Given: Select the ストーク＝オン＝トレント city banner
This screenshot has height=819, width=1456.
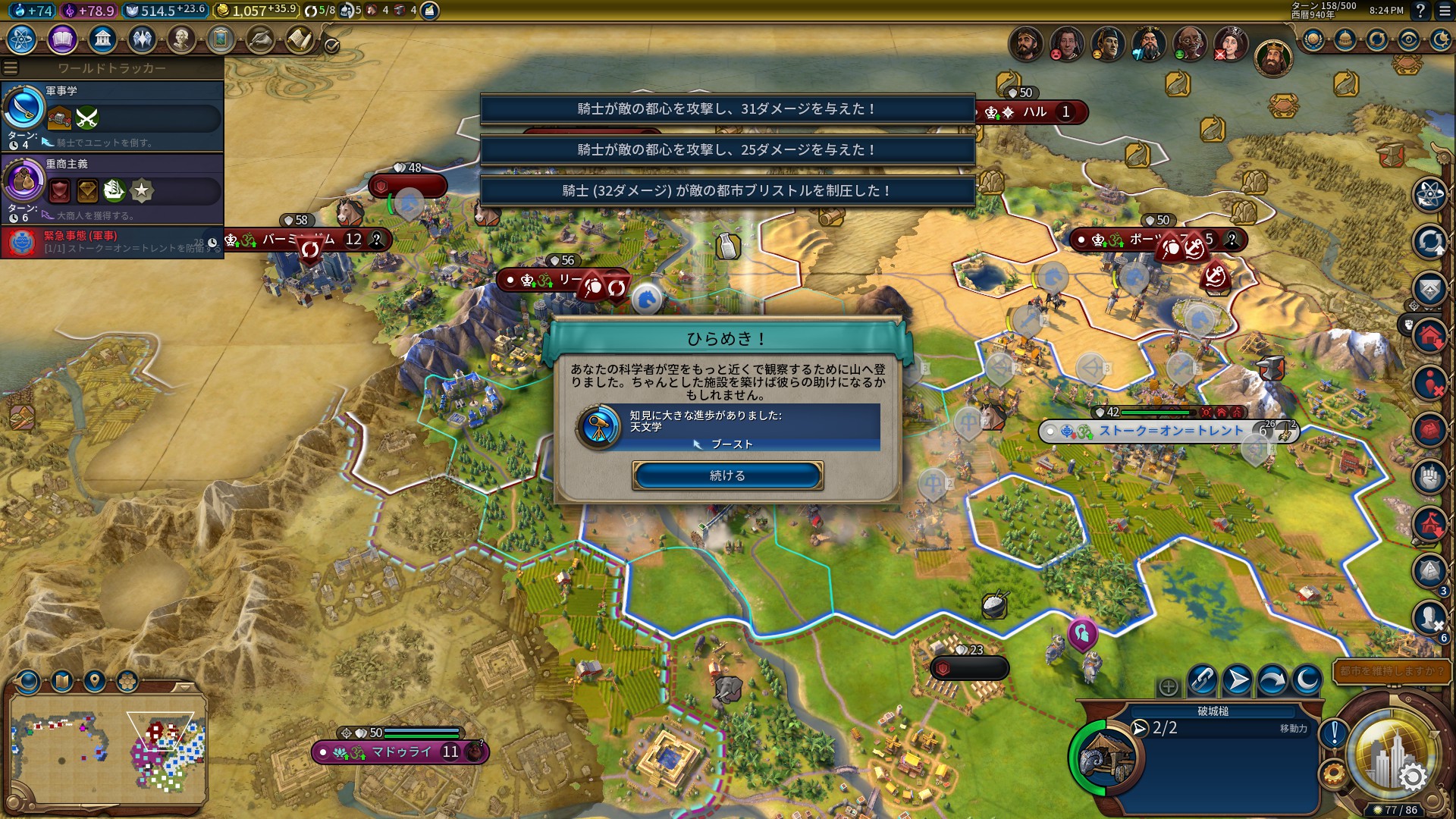Looking at the screenshot, I should click(x=1170, y=431).
